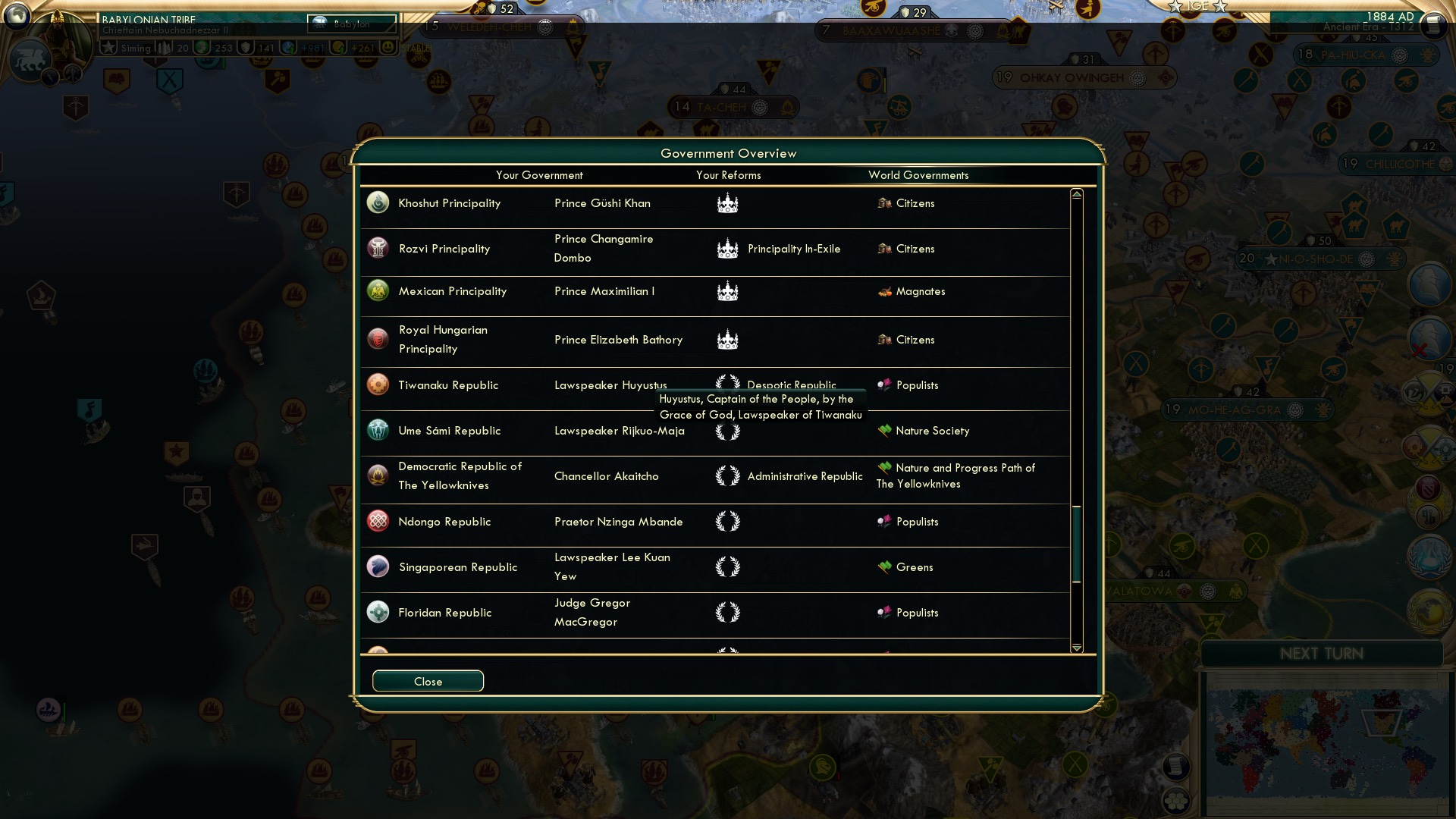This screenshot has width=1456, height=819.
Task: Pick the Ume Sámi Republic entry
Action: pos(449,431)
